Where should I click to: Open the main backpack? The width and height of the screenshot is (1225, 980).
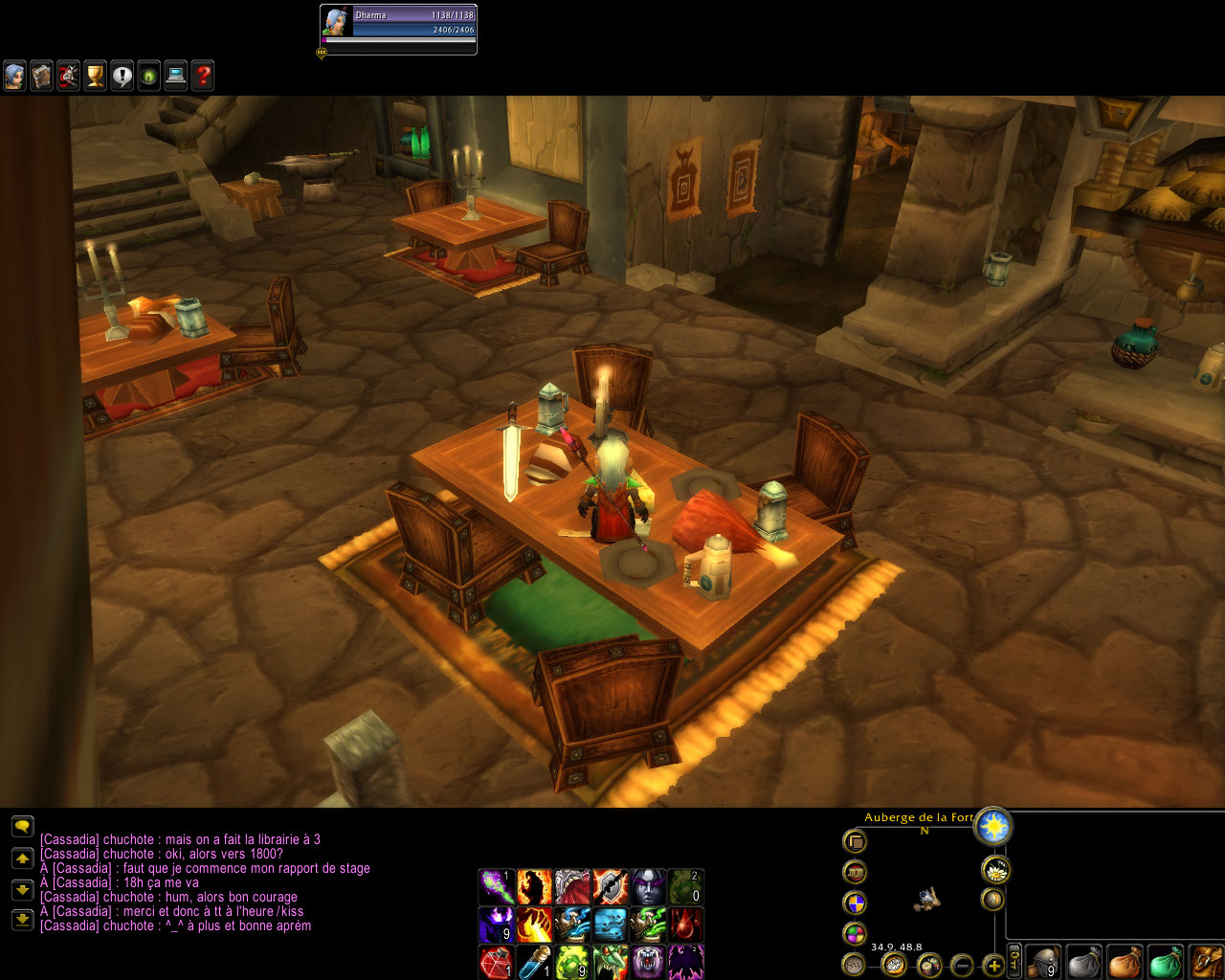(1206, 962)
